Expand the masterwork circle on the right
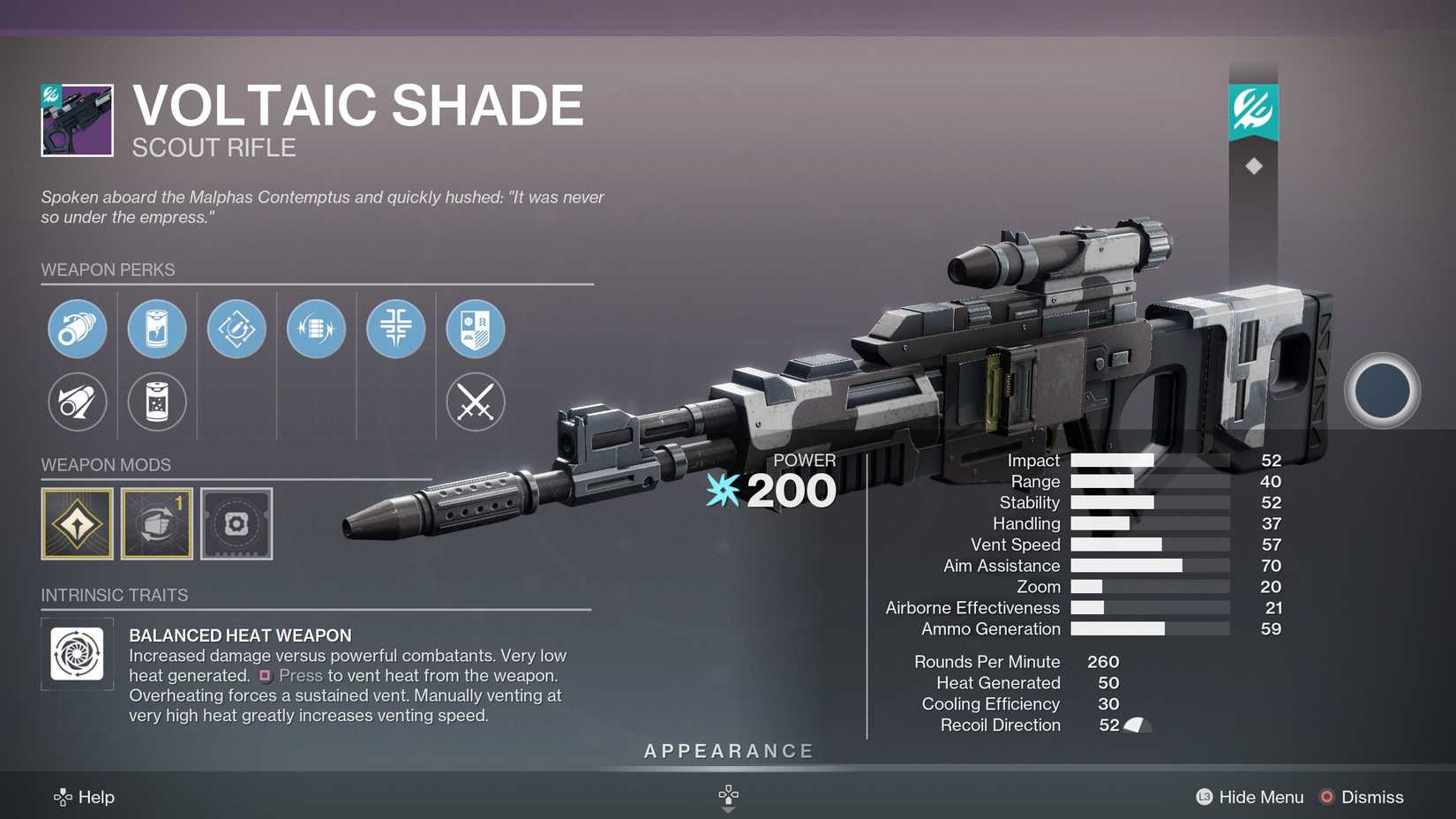The height and width of the screenshot is (819, 1456). pos(1380,391)
